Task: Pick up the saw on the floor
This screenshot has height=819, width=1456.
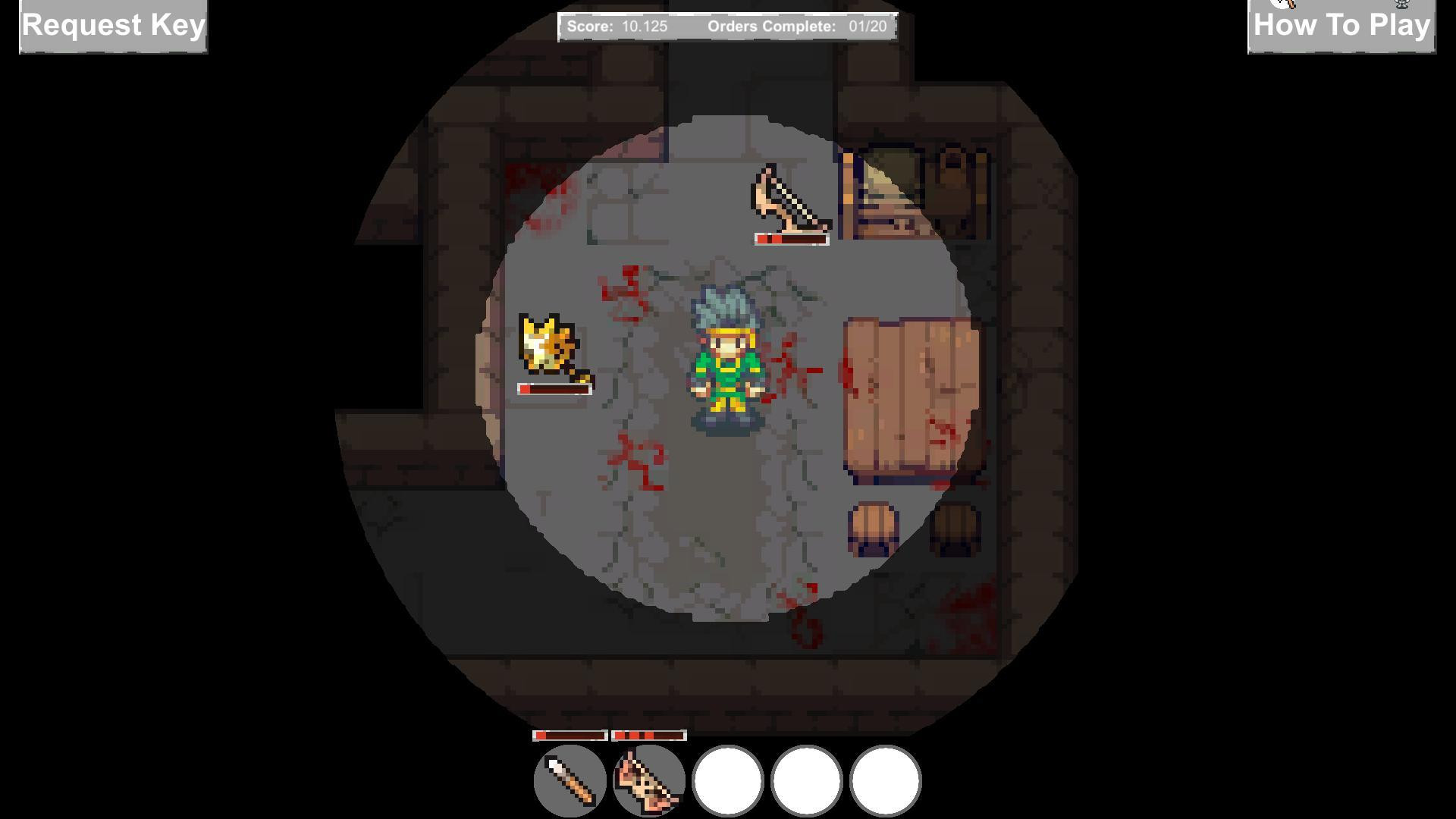Action: (787, 199)
